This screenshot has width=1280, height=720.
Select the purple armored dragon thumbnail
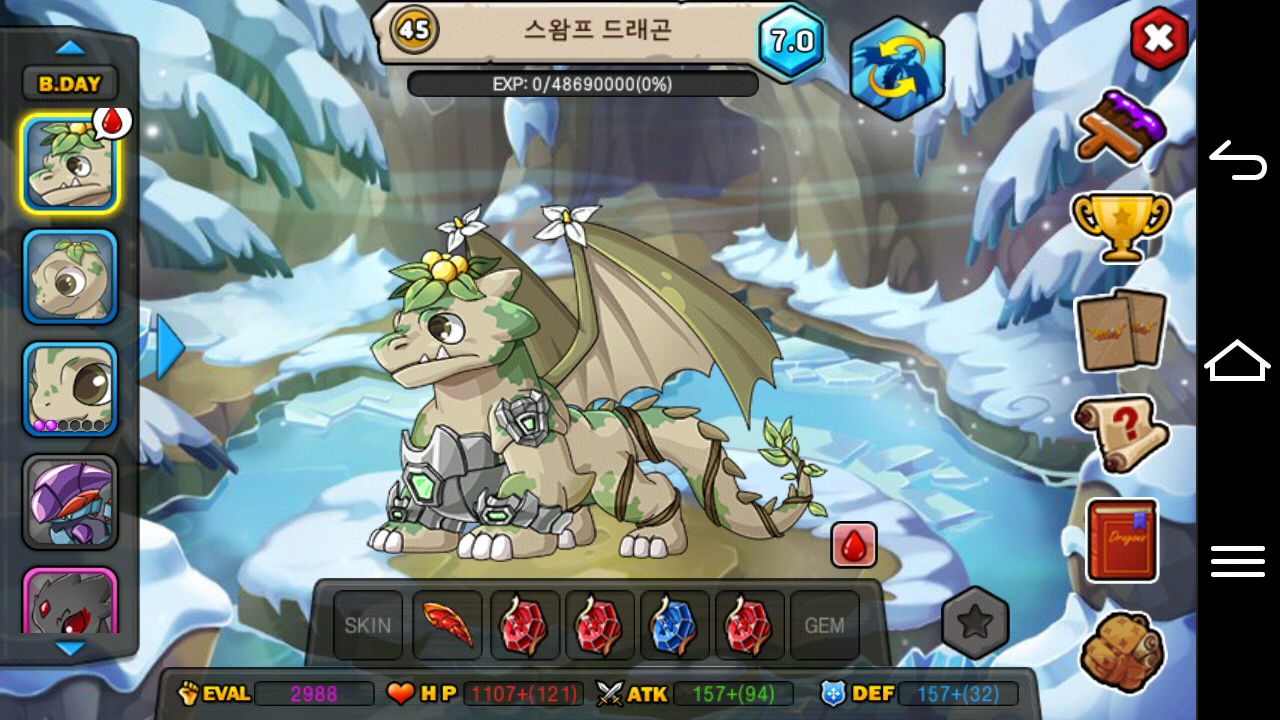[x=70, y=502]
